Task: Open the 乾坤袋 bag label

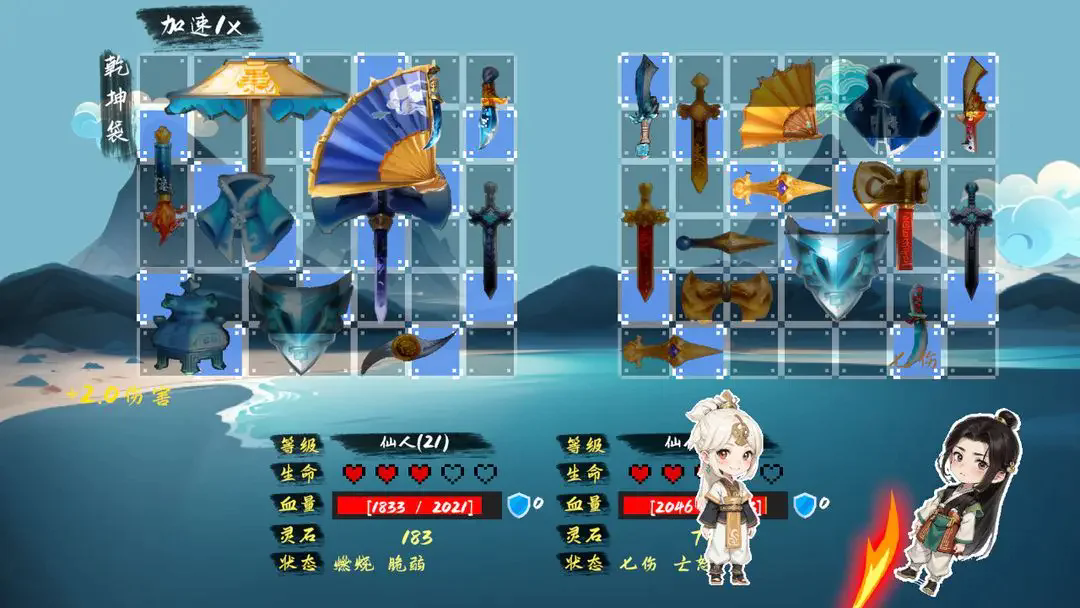Action: click(x=118, y=99)
